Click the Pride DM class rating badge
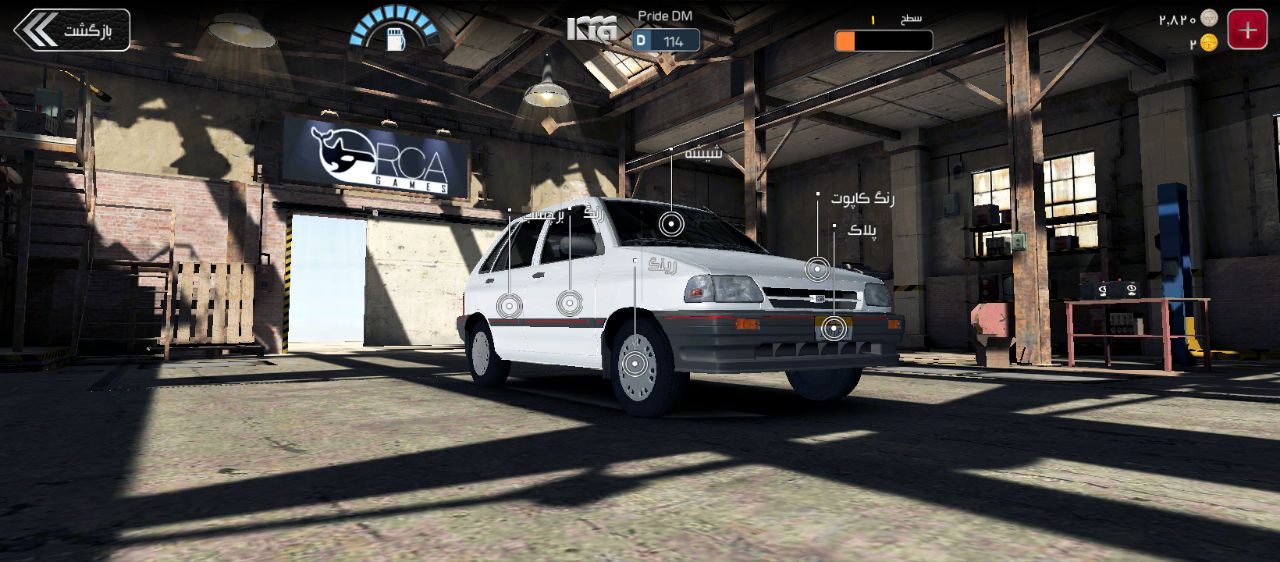The image size is (1280, 562). (667, 40)
